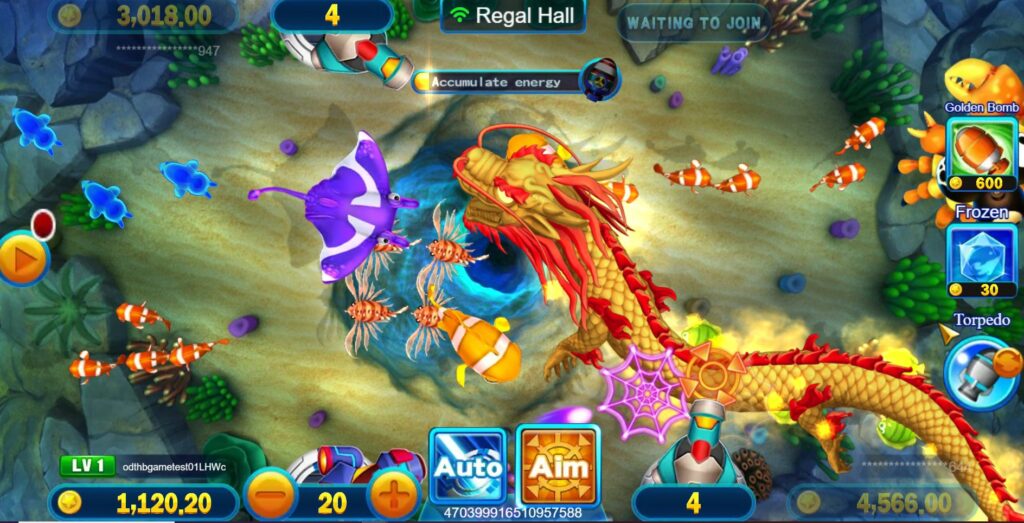Increase bet with the plus button
Image resolution: width=1024 pixels, height=523 pixels.
[x=394, y=495]
